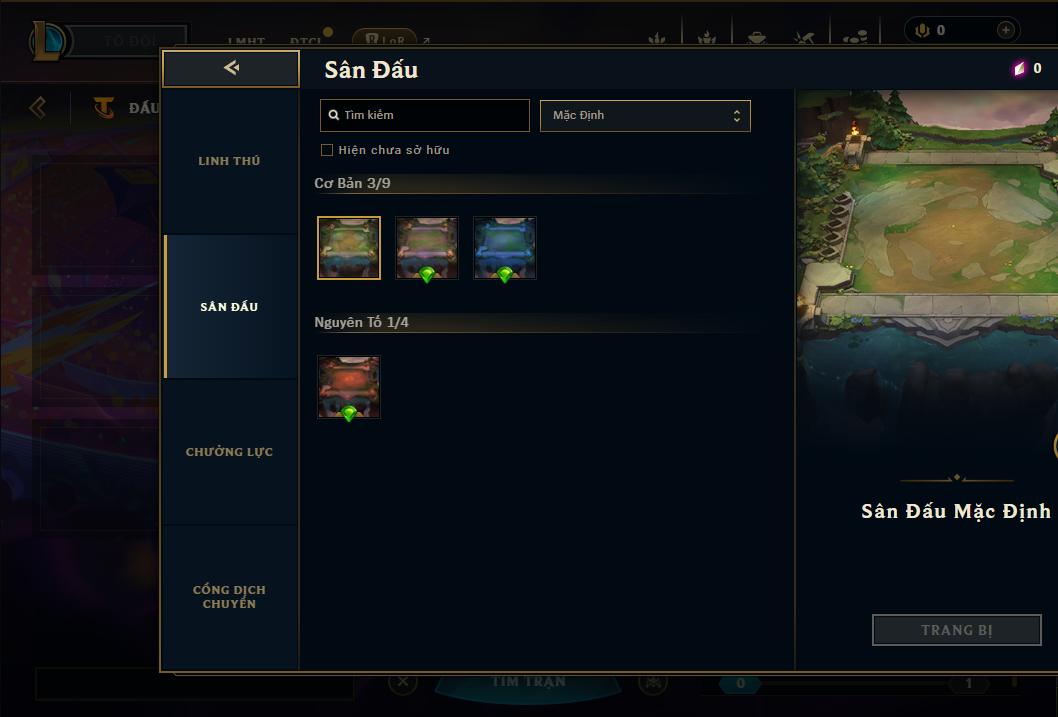Open the Chưởng Lực tab

[229, 452]
